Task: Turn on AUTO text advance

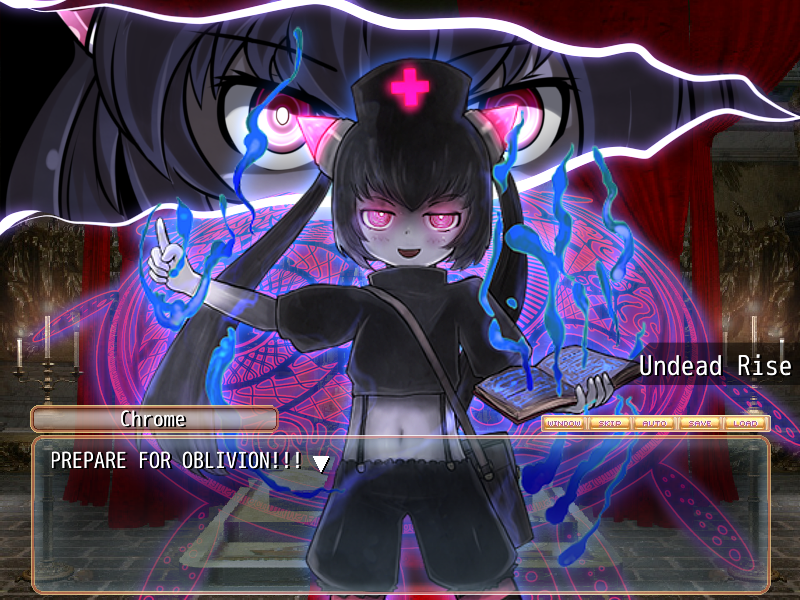Action: click(655, 423)
